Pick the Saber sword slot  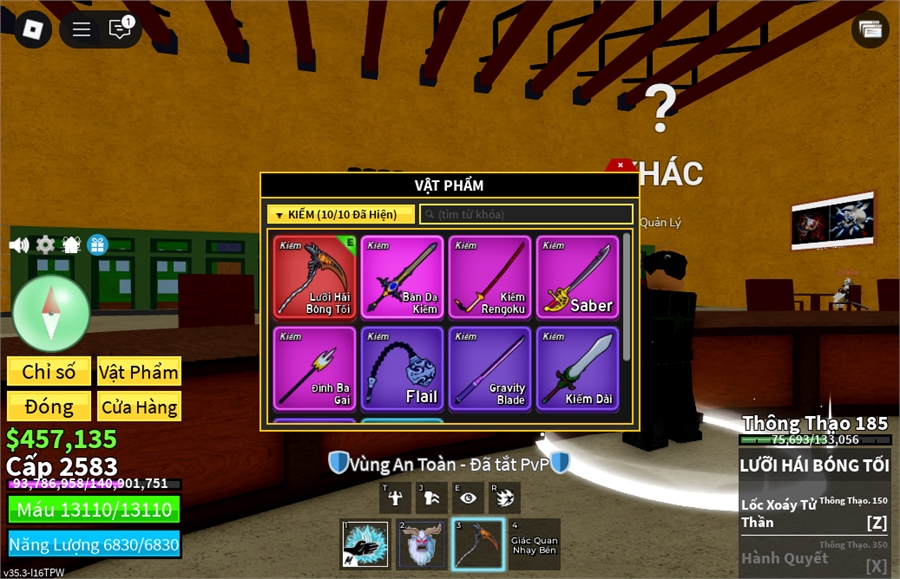578,277
